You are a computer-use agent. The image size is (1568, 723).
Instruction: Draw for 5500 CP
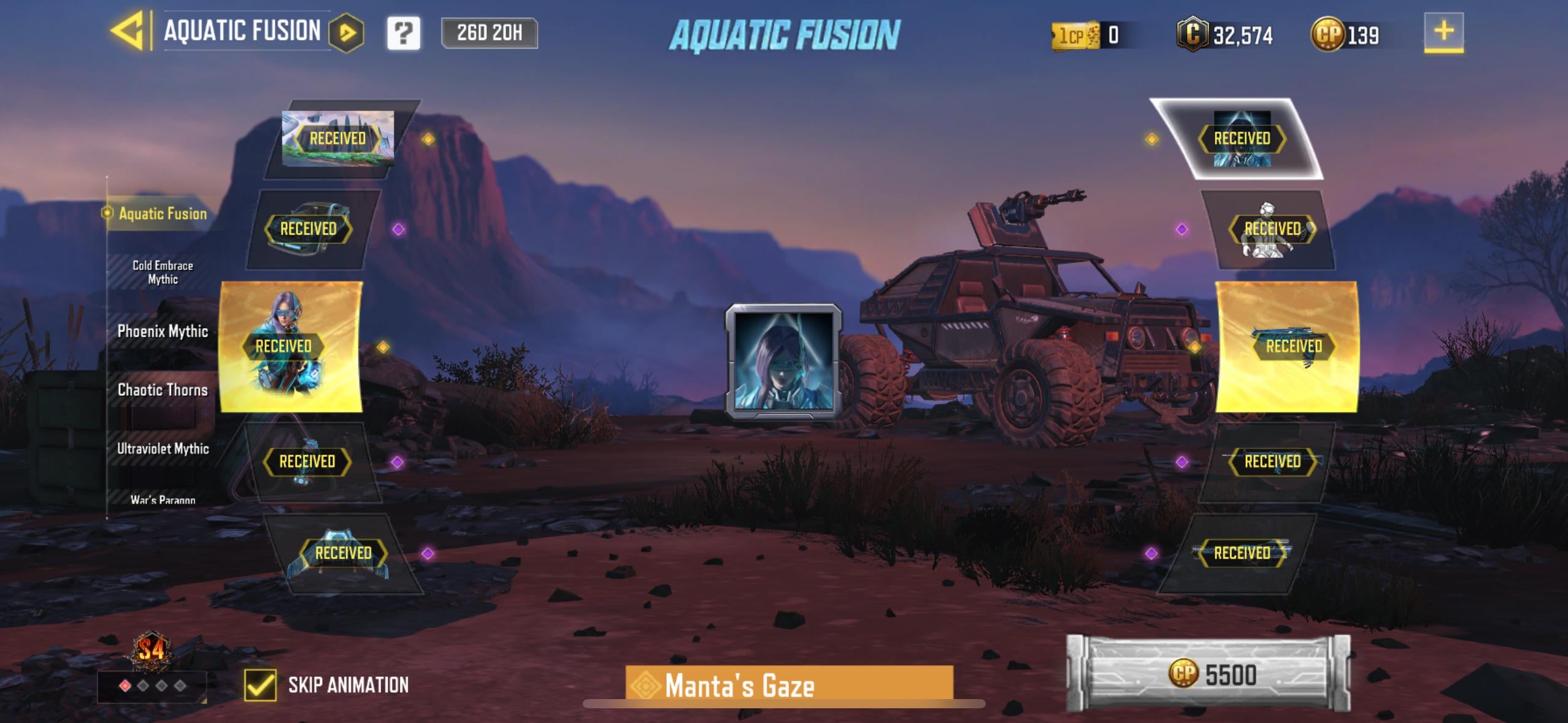(1209, 674)
